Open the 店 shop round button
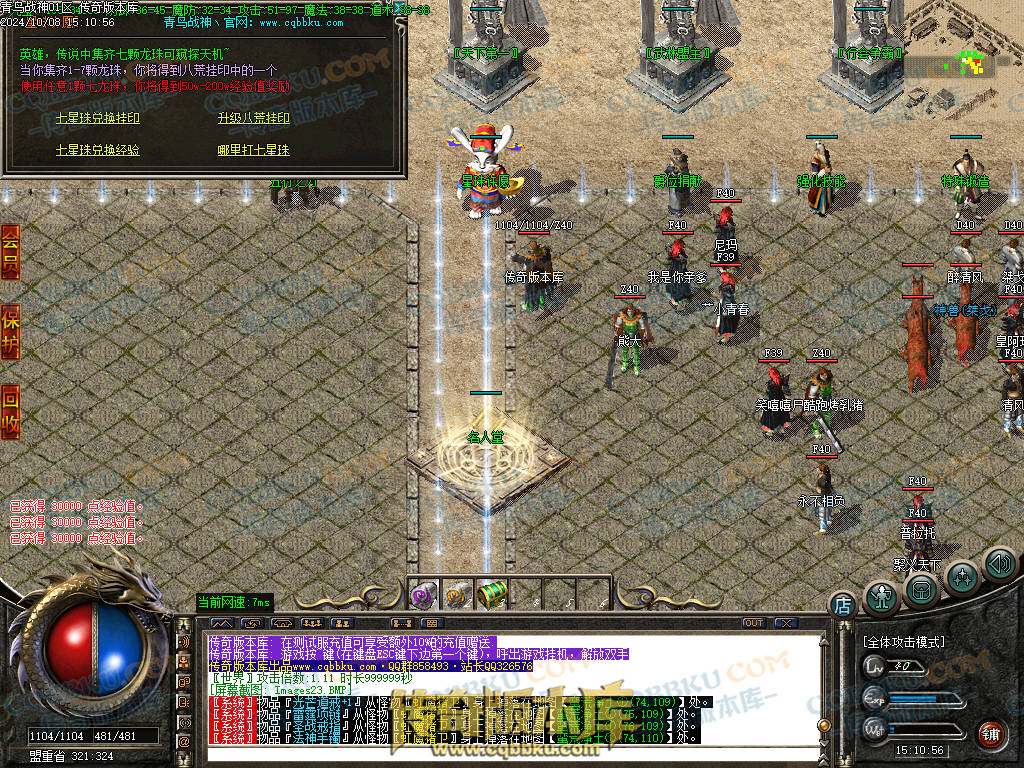 [x=843, y=604]
